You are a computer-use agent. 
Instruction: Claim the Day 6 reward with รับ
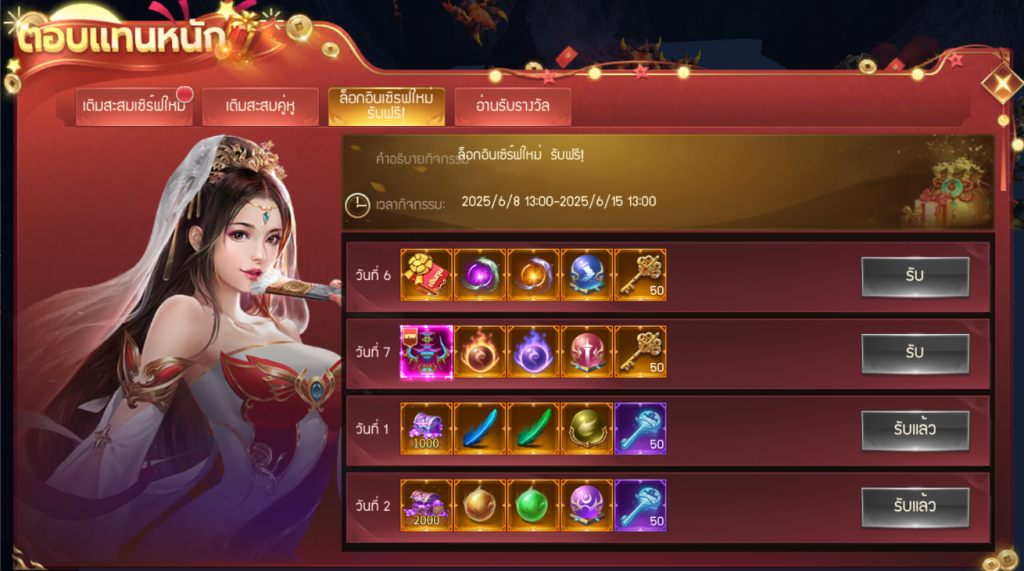[914, 276]
